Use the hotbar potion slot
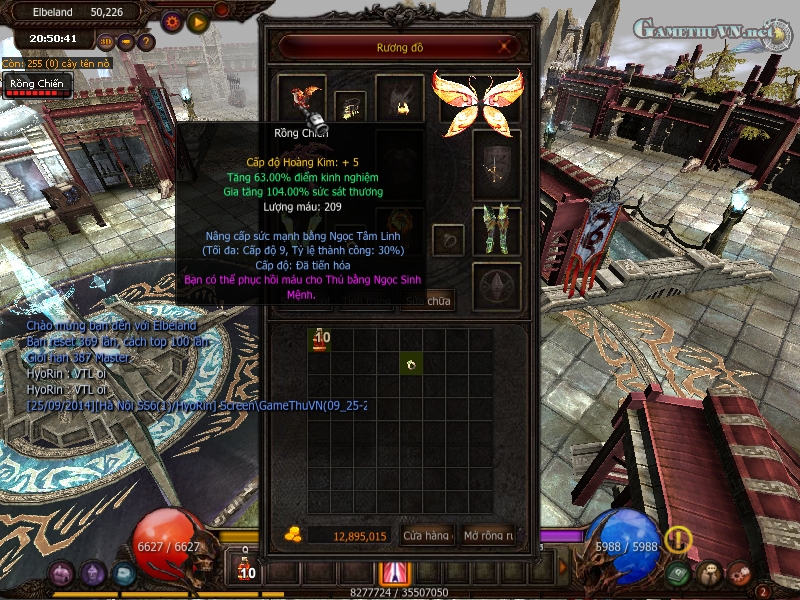Screen dimensions: 800x600 (246, 570)
